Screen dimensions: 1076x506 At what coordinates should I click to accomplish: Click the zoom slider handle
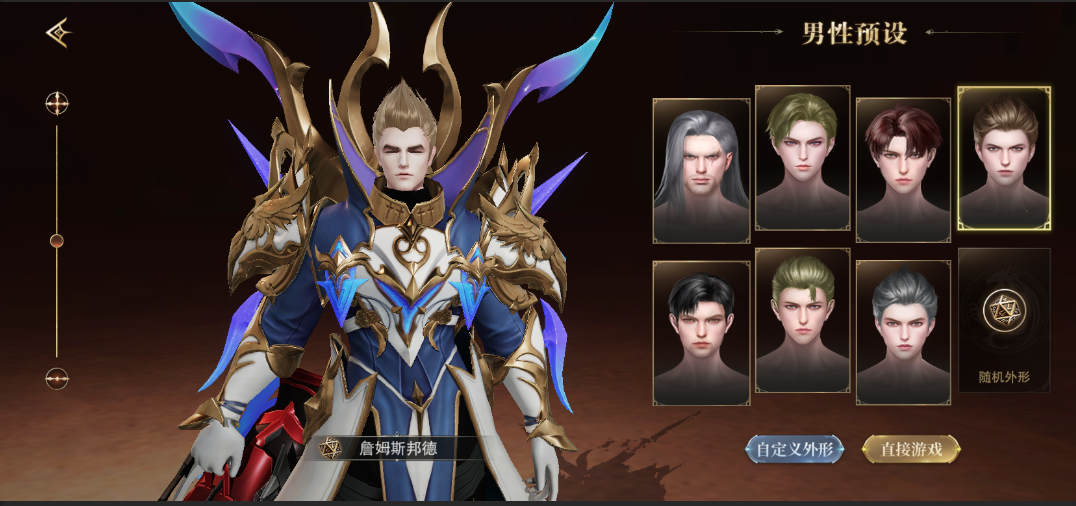coord(57,240)
